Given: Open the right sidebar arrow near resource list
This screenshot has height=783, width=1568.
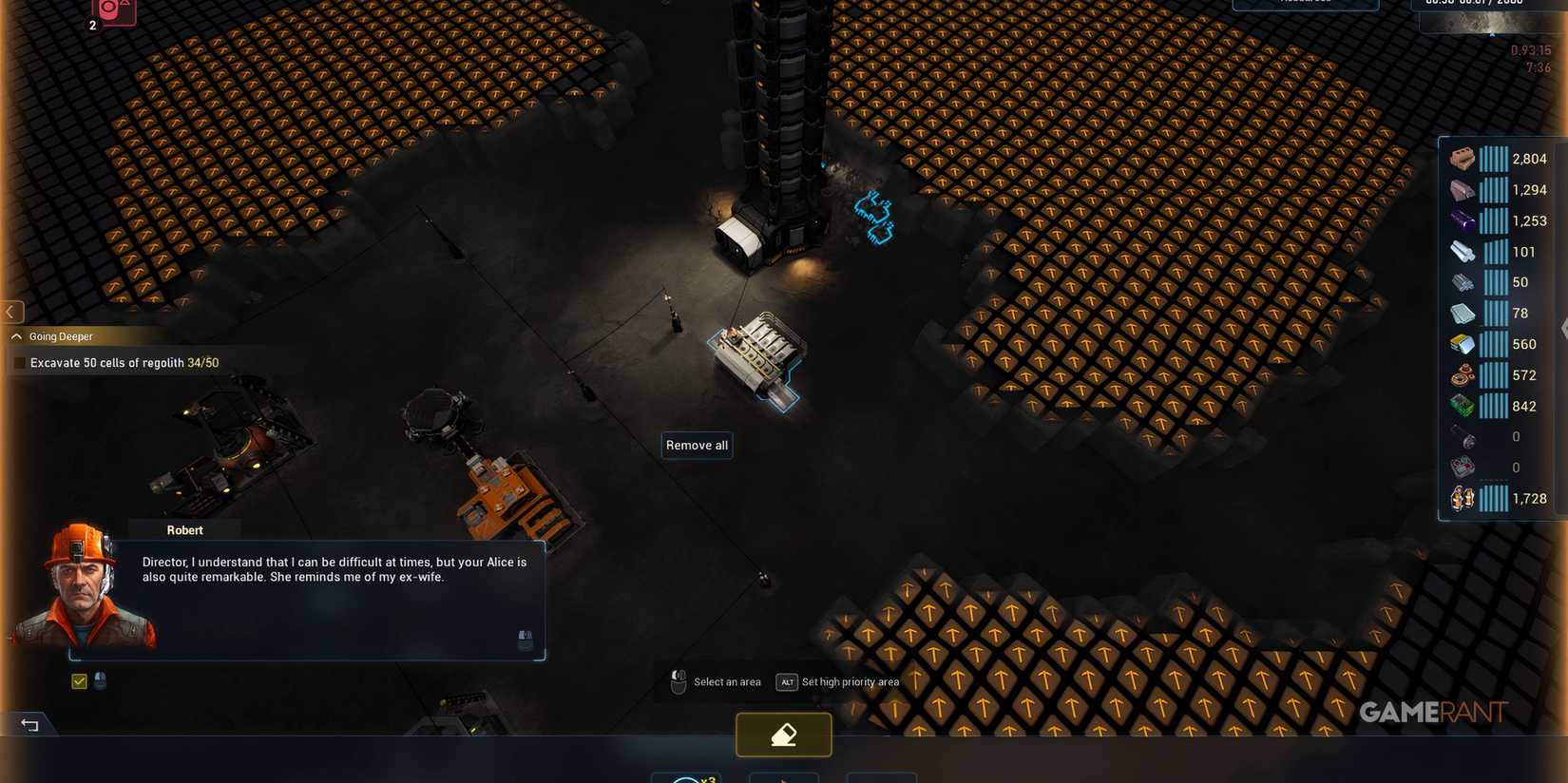Looking at the screenshot, I should pos(1562,330).
